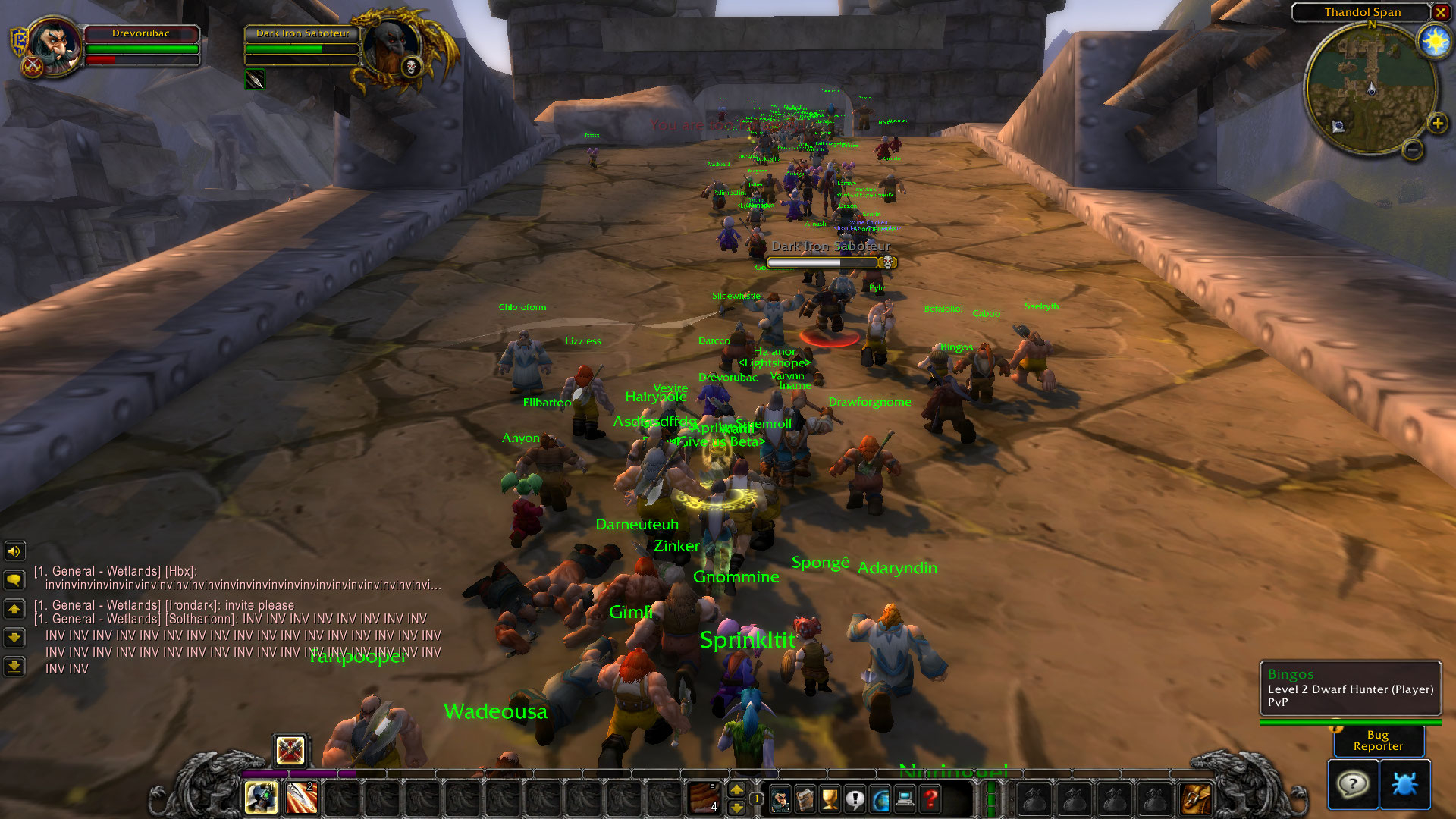Open the calendar via the sun icon
Viewport: 1456px width, 819px height.
[1434, 41]
